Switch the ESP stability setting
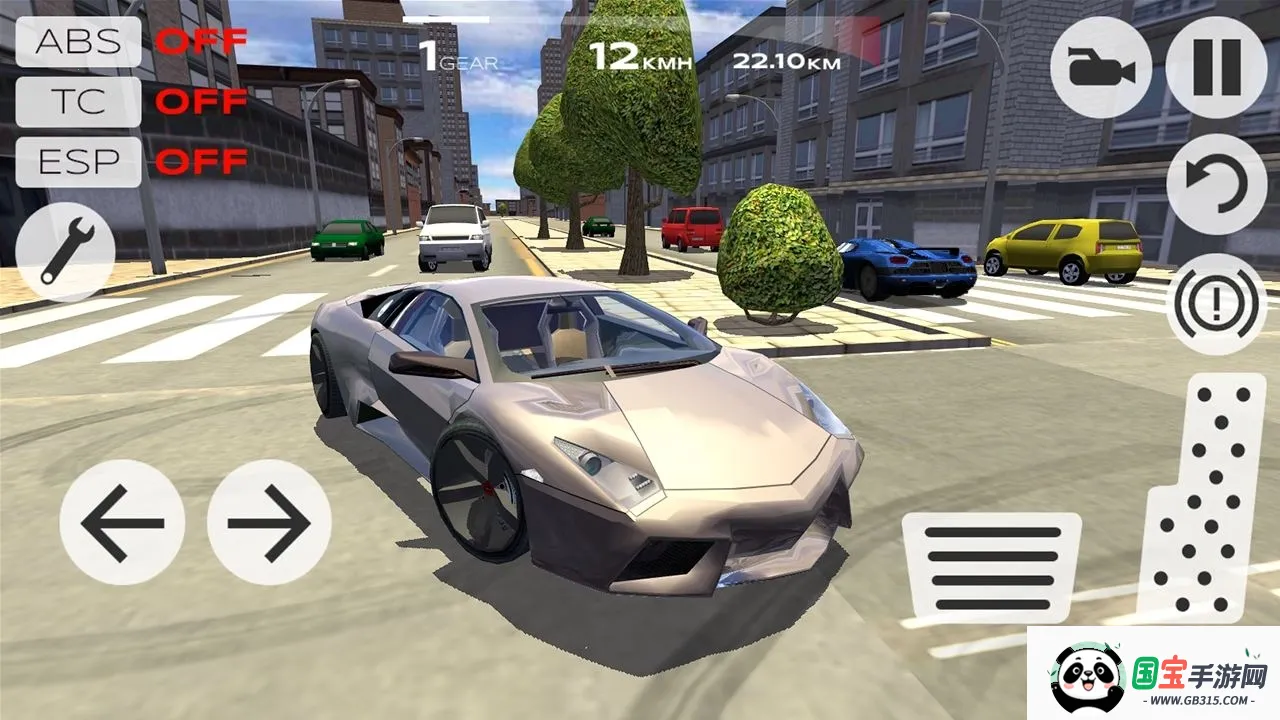1280x720 pixels. coord(79,161)
